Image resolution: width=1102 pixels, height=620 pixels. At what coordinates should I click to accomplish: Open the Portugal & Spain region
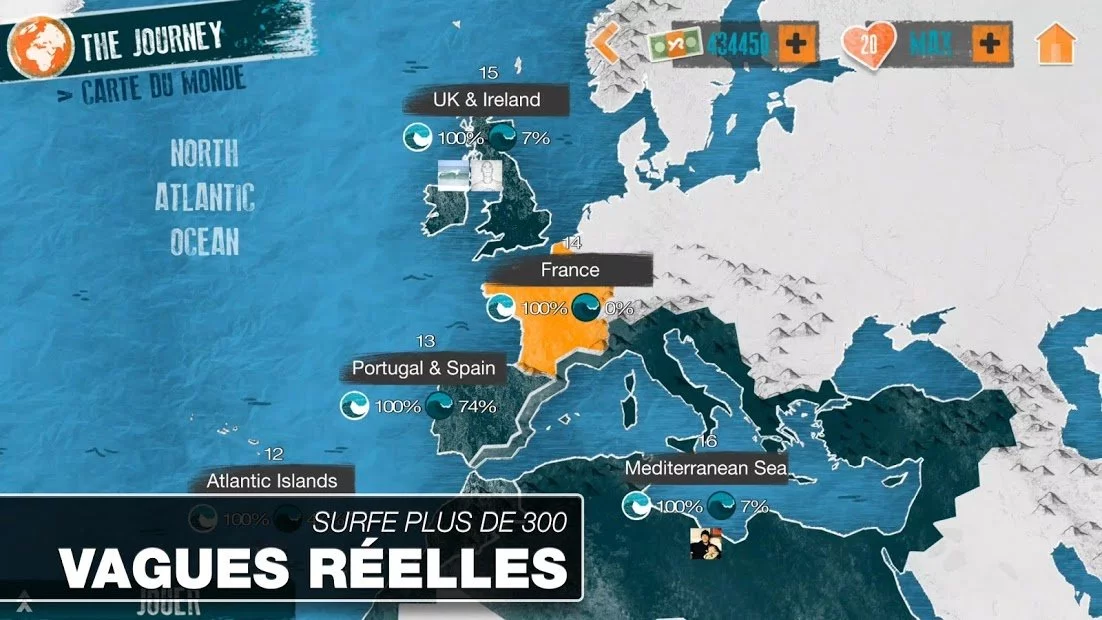pos(423,369)
